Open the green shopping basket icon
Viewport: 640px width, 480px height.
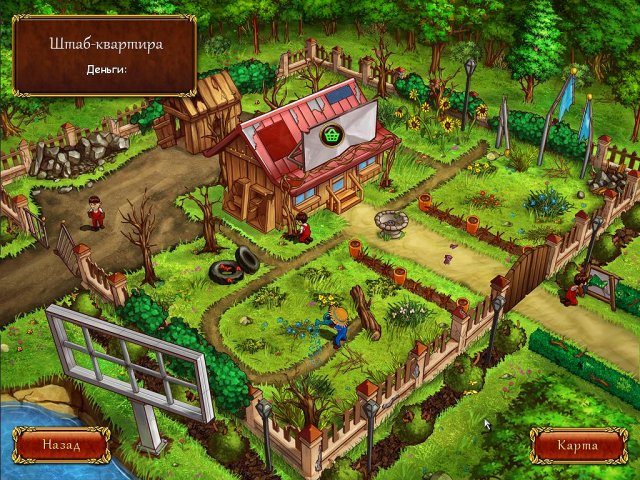coord(336,135)
